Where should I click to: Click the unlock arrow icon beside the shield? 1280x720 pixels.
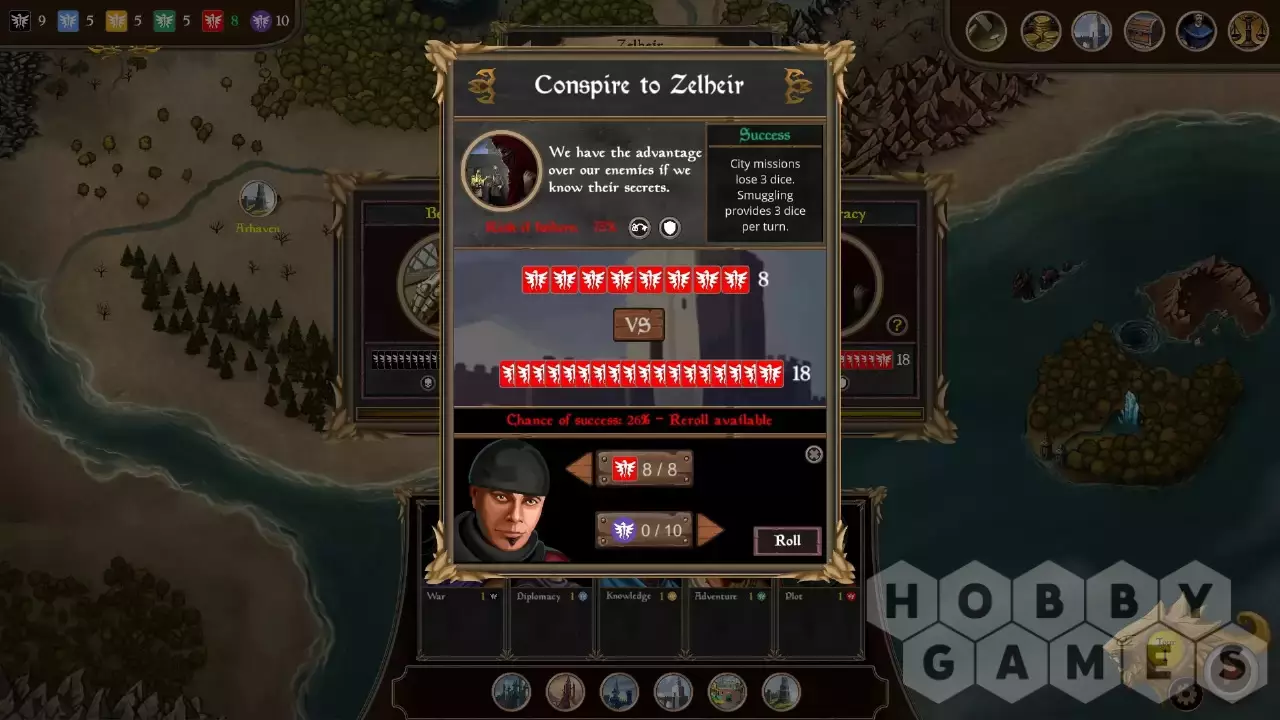[639, 228]
